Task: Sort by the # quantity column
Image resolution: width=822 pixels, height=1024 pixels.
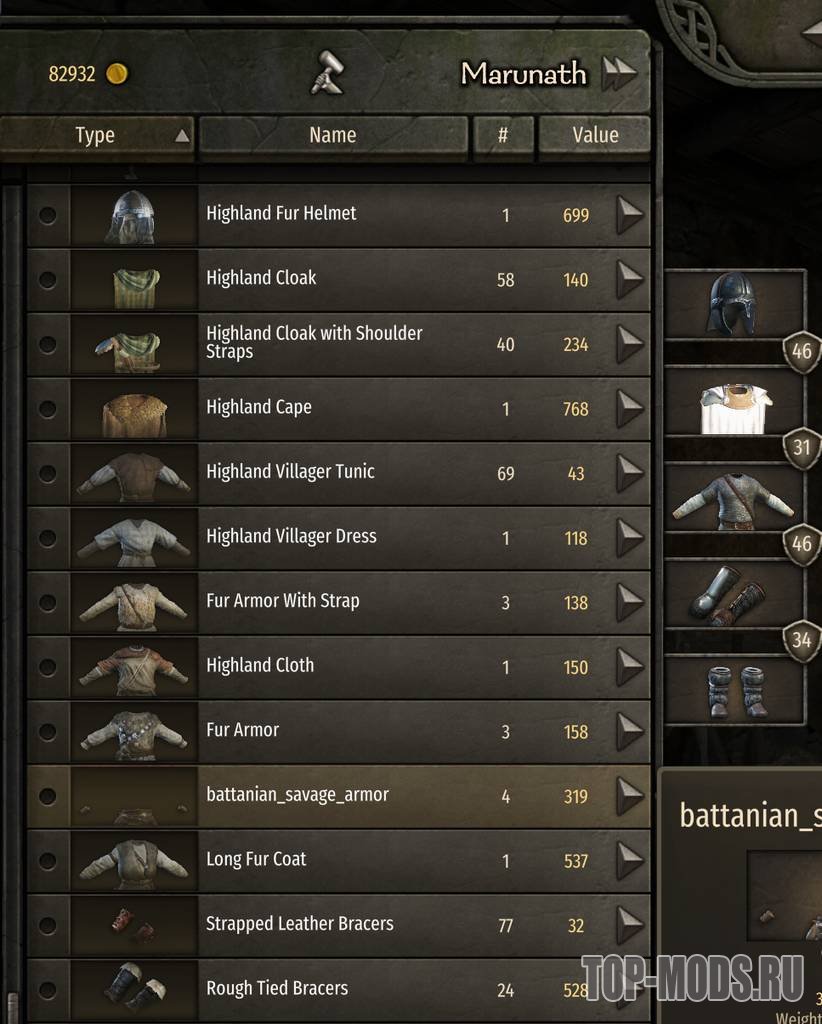Action: (x=503, y=135)
